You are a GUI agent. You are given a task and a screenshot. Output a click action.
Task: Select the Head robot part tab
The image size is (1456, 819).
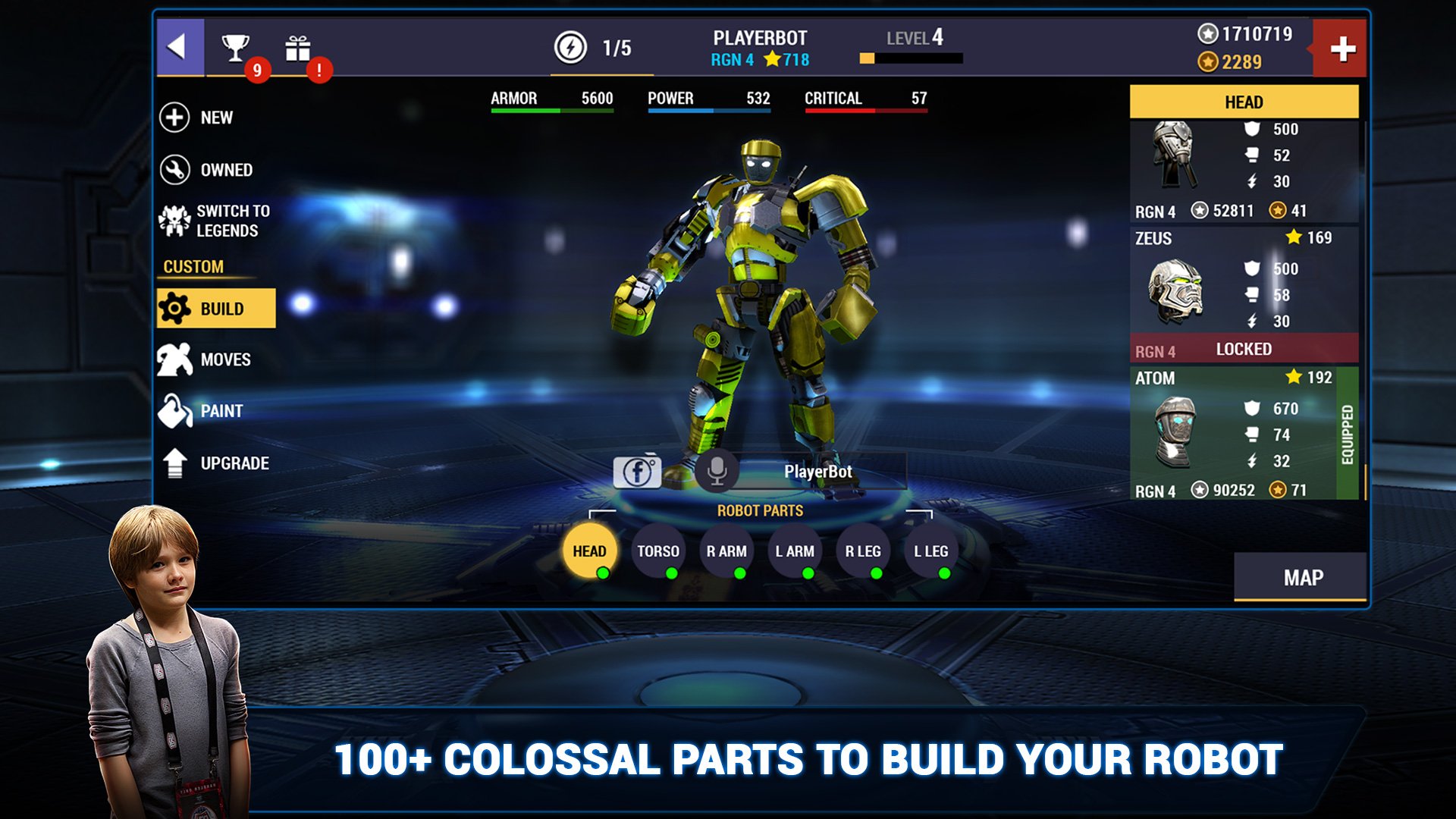589,551
